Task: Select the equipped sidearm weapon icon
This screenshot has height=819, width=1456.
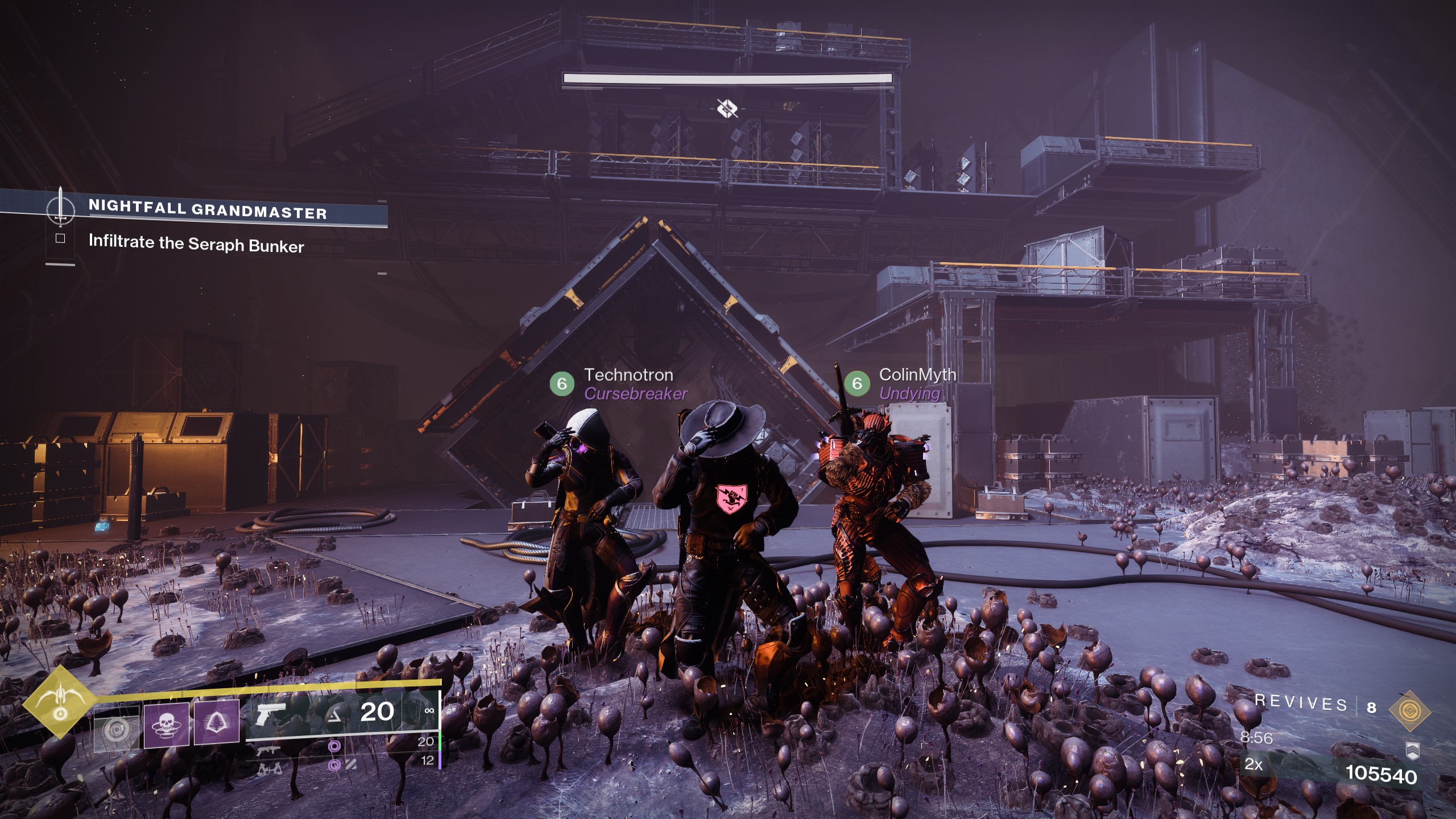Action: 270,714
